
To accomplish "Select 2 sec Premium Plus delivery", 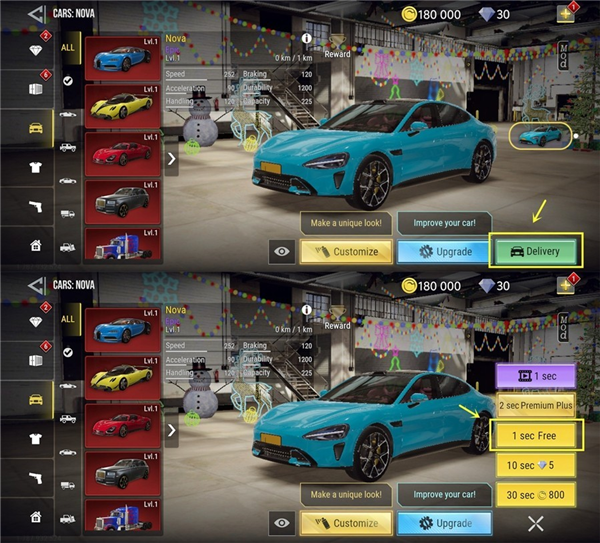I will coord(537,405).
